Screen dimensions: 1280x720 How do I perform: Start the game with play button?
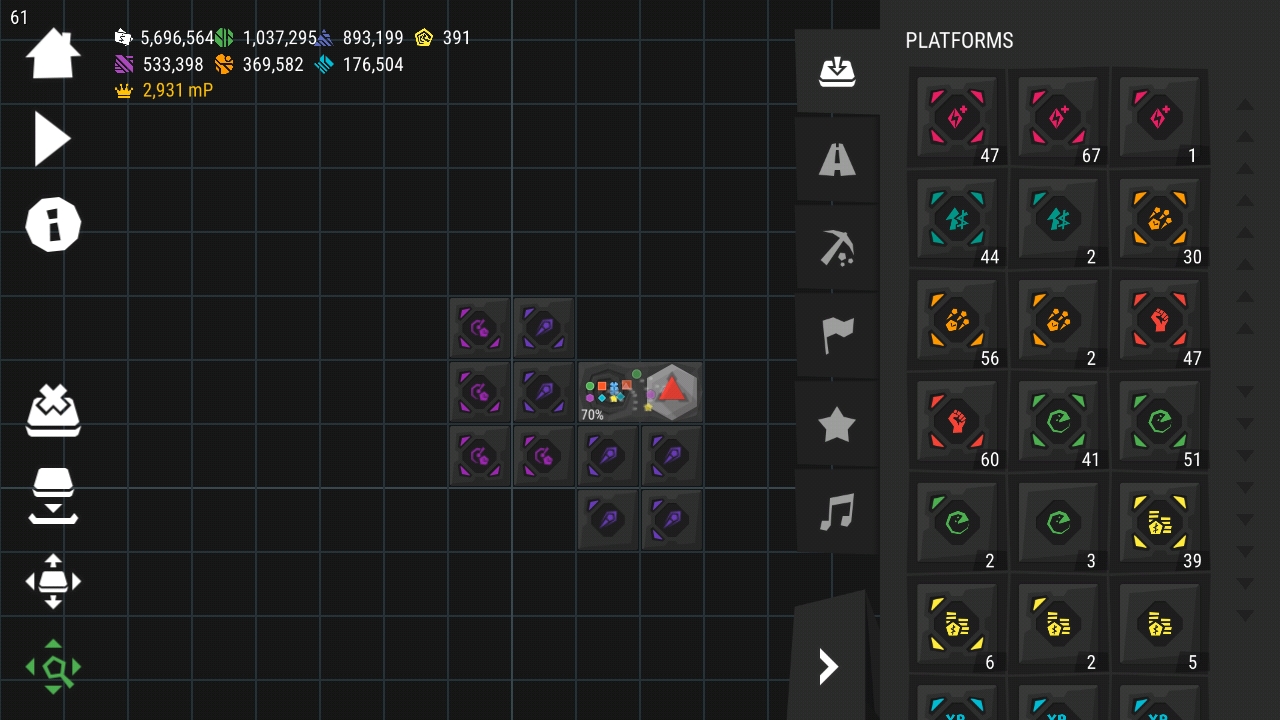coord(52,138)
